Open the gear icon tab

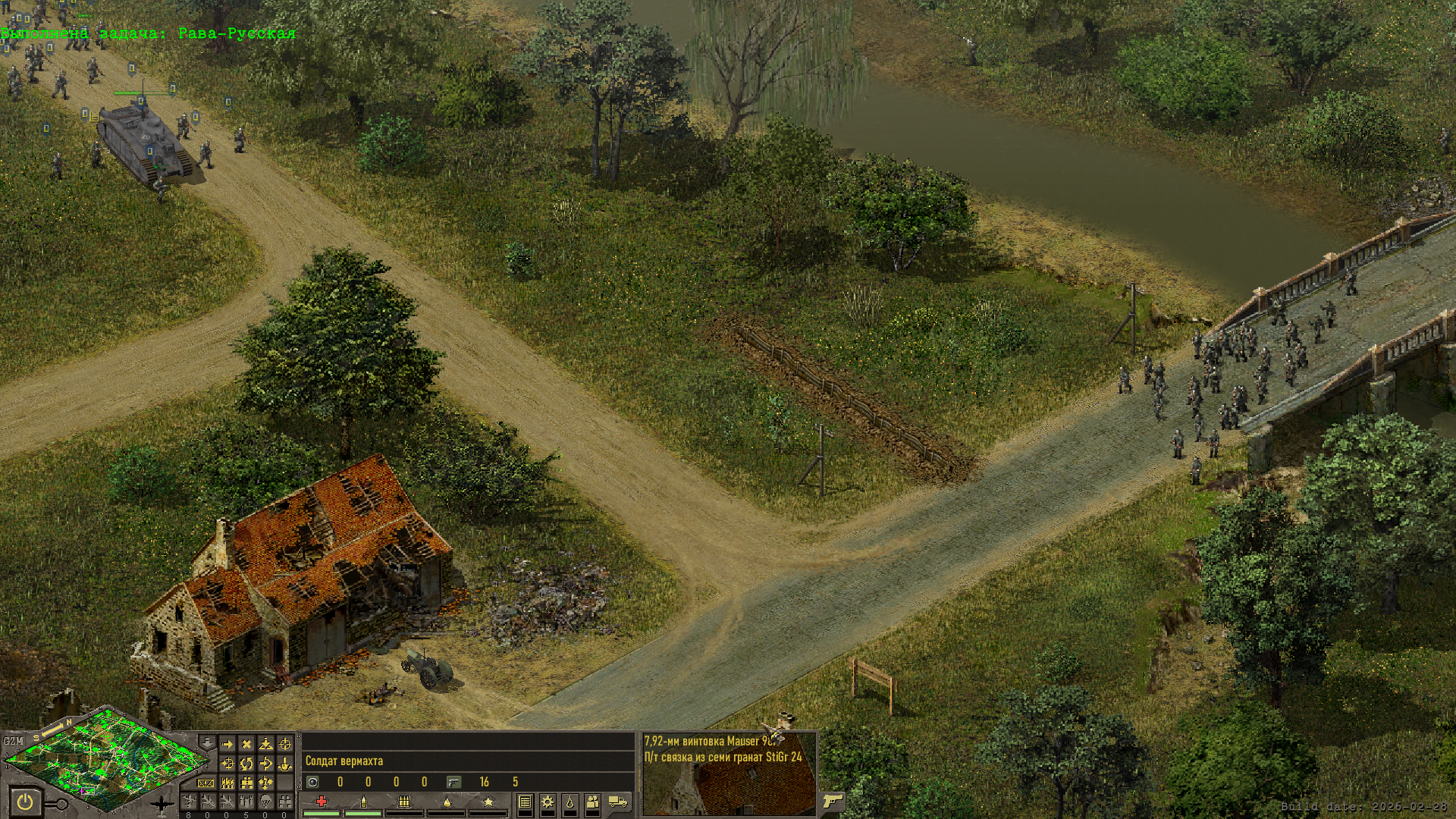click(547, 802)
